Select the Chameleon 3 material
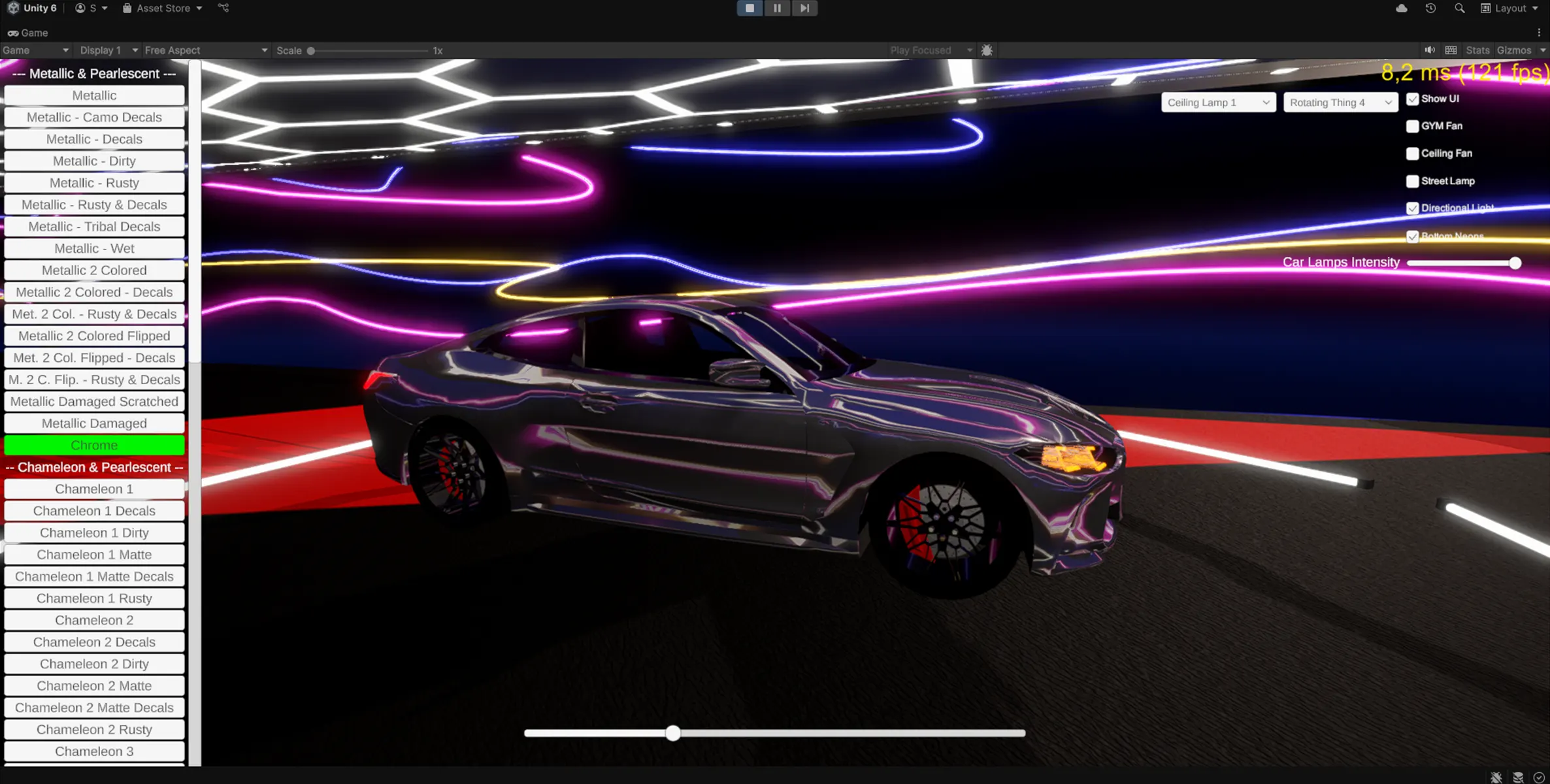Screen dimensions: 1550x784 click(x=94, y=751)
